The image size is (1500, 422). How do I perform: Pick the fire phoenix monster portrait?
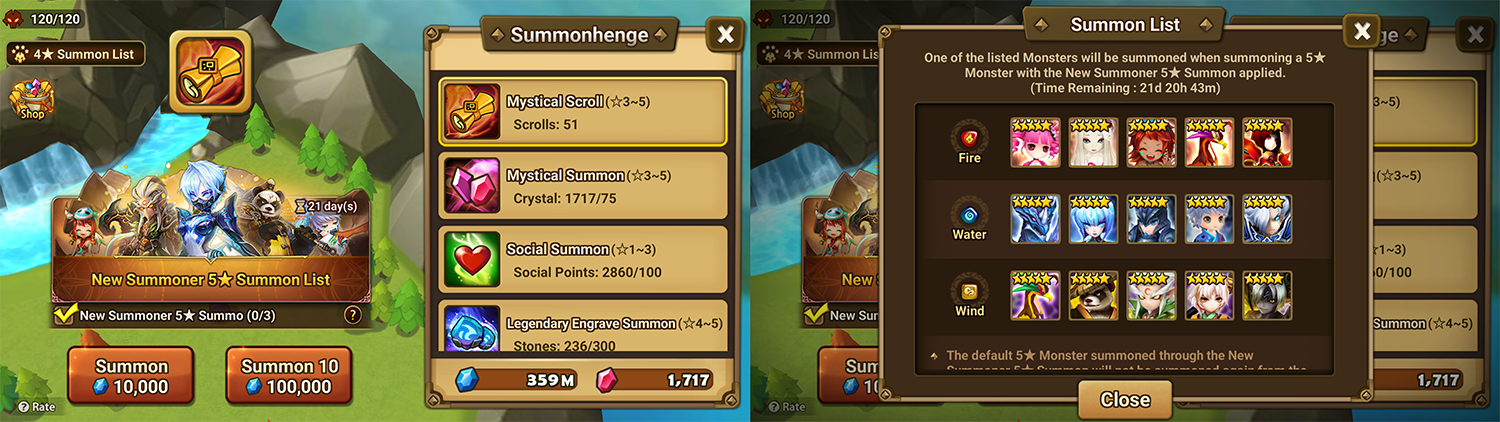tap(1209, 142)
